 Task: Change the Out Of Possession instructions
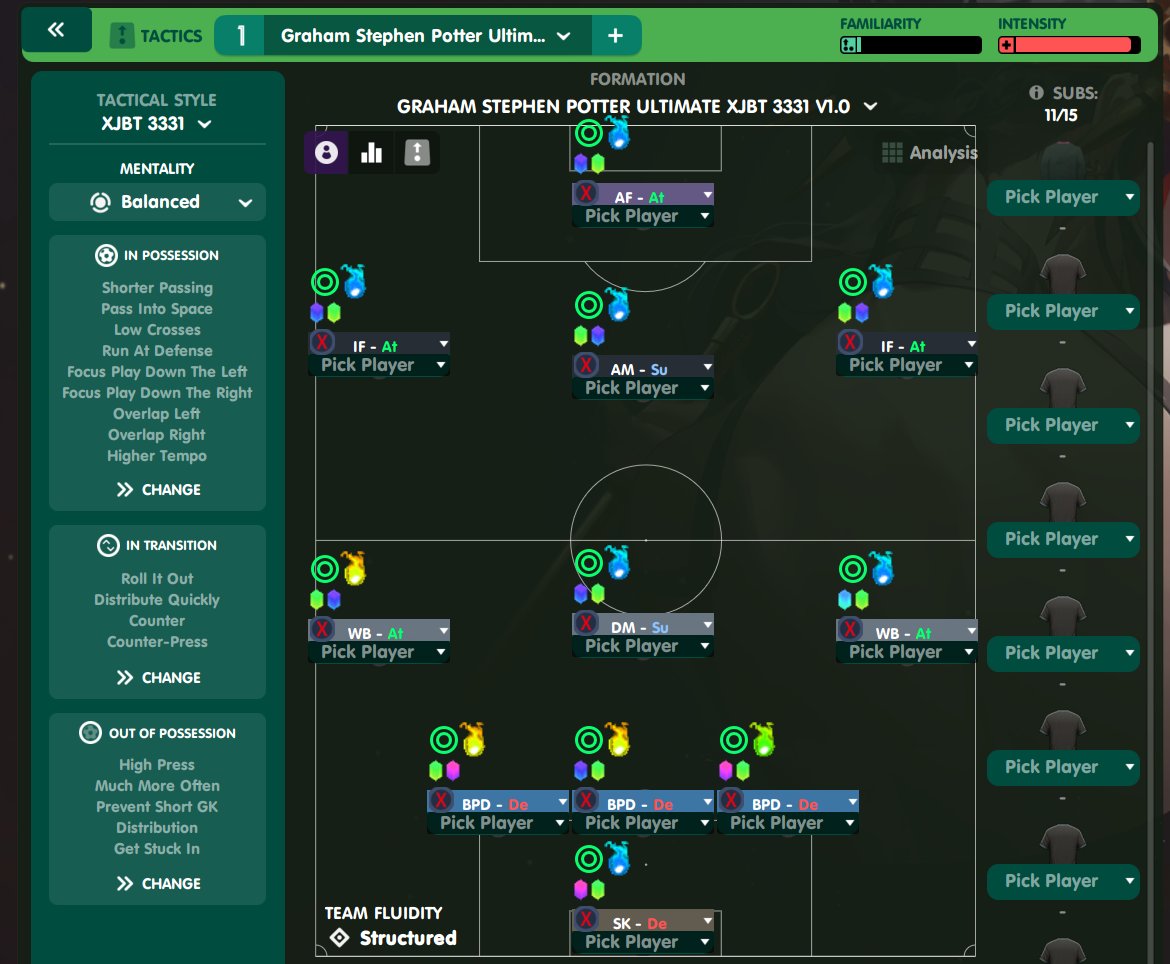(158, 883)
